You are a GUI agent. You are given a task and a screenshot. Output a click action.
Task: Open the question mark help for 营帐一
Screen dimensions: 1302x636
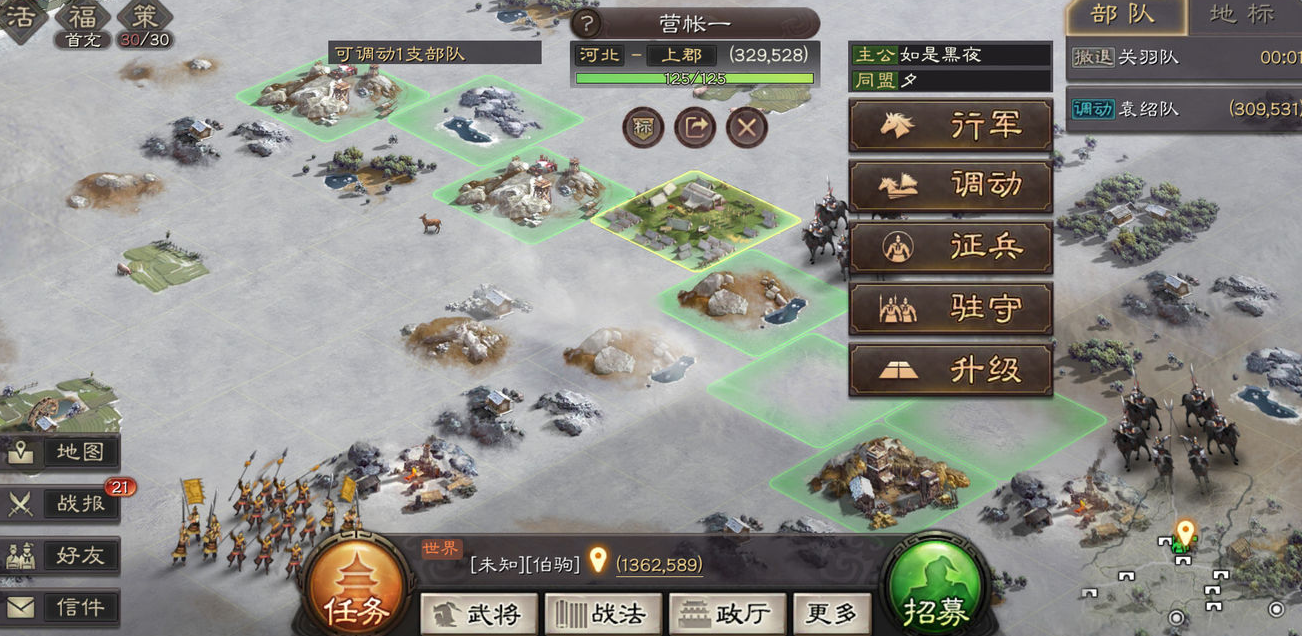tap(585, 23)
